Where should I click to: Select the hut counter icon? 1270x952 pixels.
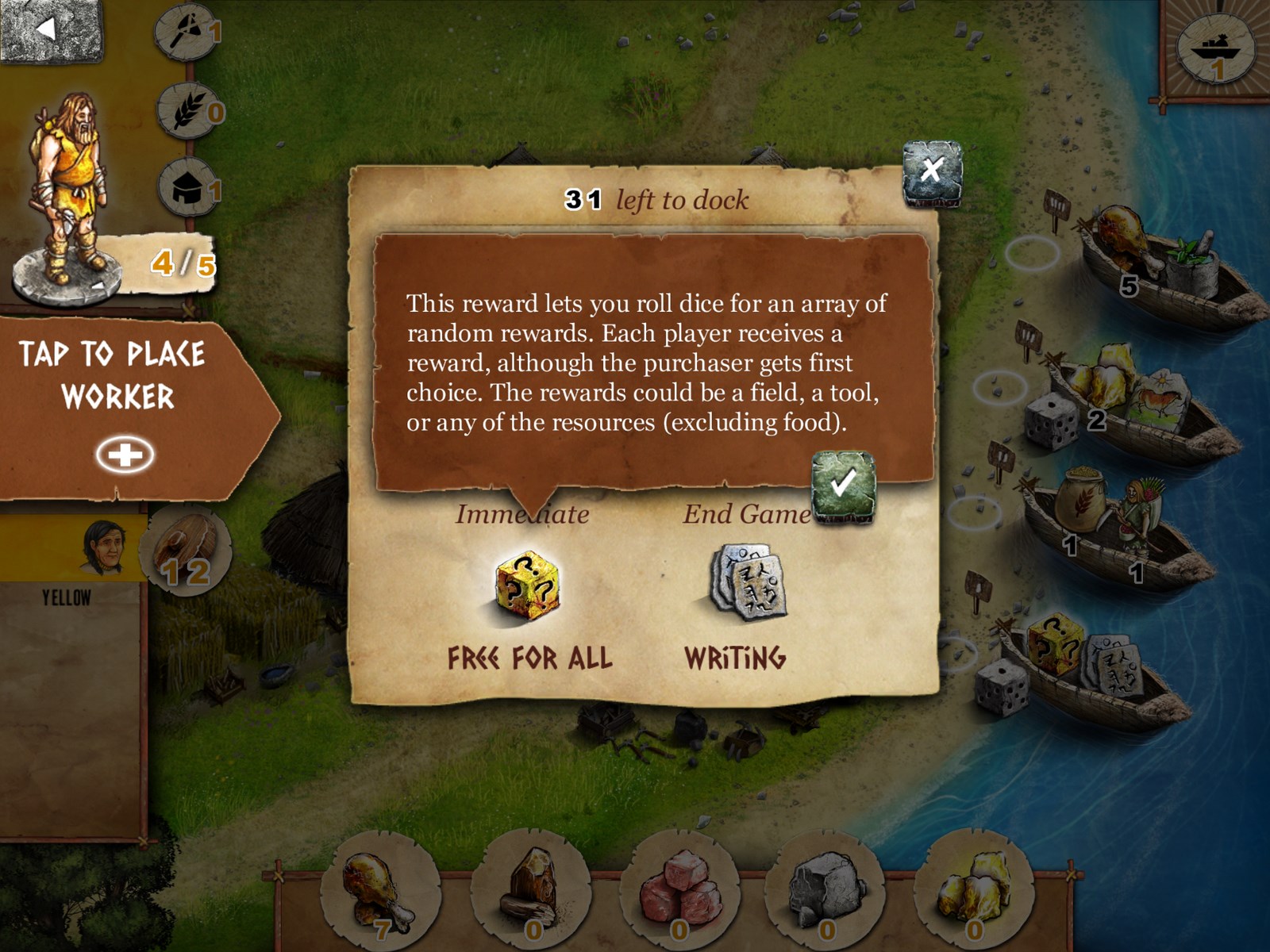coord(187,189)
